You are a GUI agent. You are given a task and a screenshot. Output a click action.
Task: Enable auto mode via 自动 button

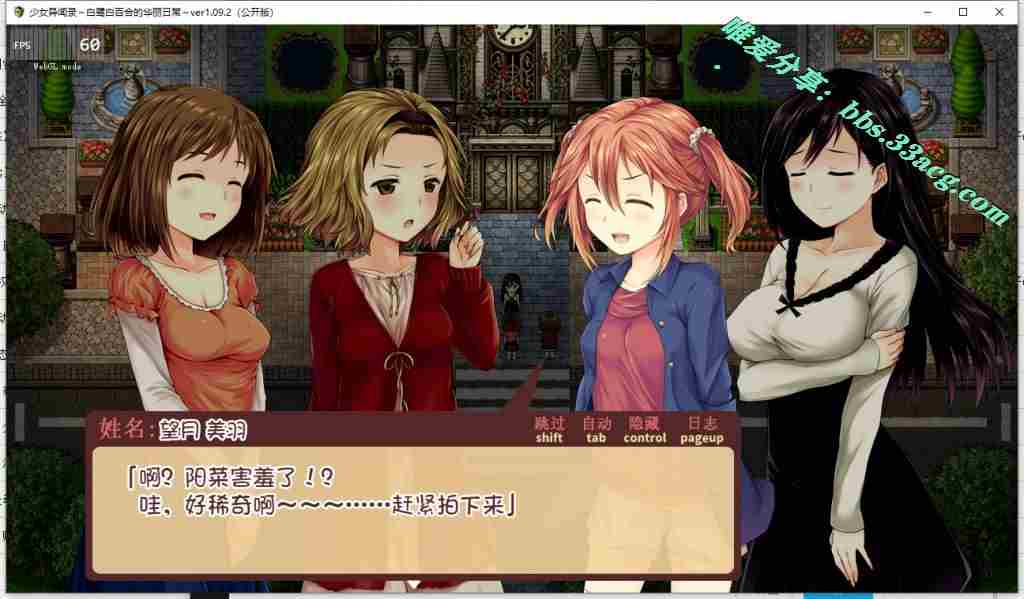point(596,429)
